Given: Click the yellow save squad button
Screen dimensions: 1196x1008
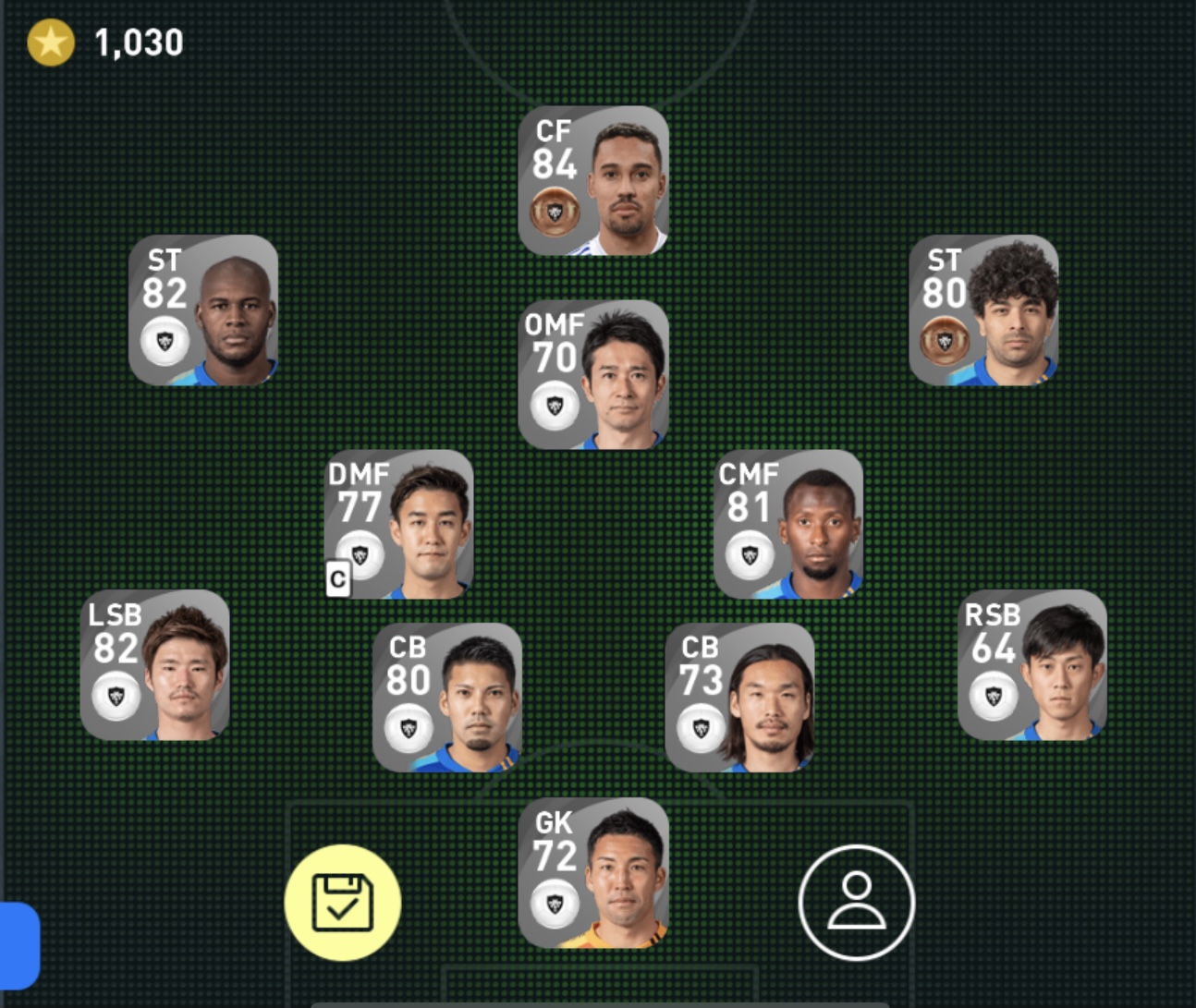Looking at the screenshot, I should pos(343,903).
